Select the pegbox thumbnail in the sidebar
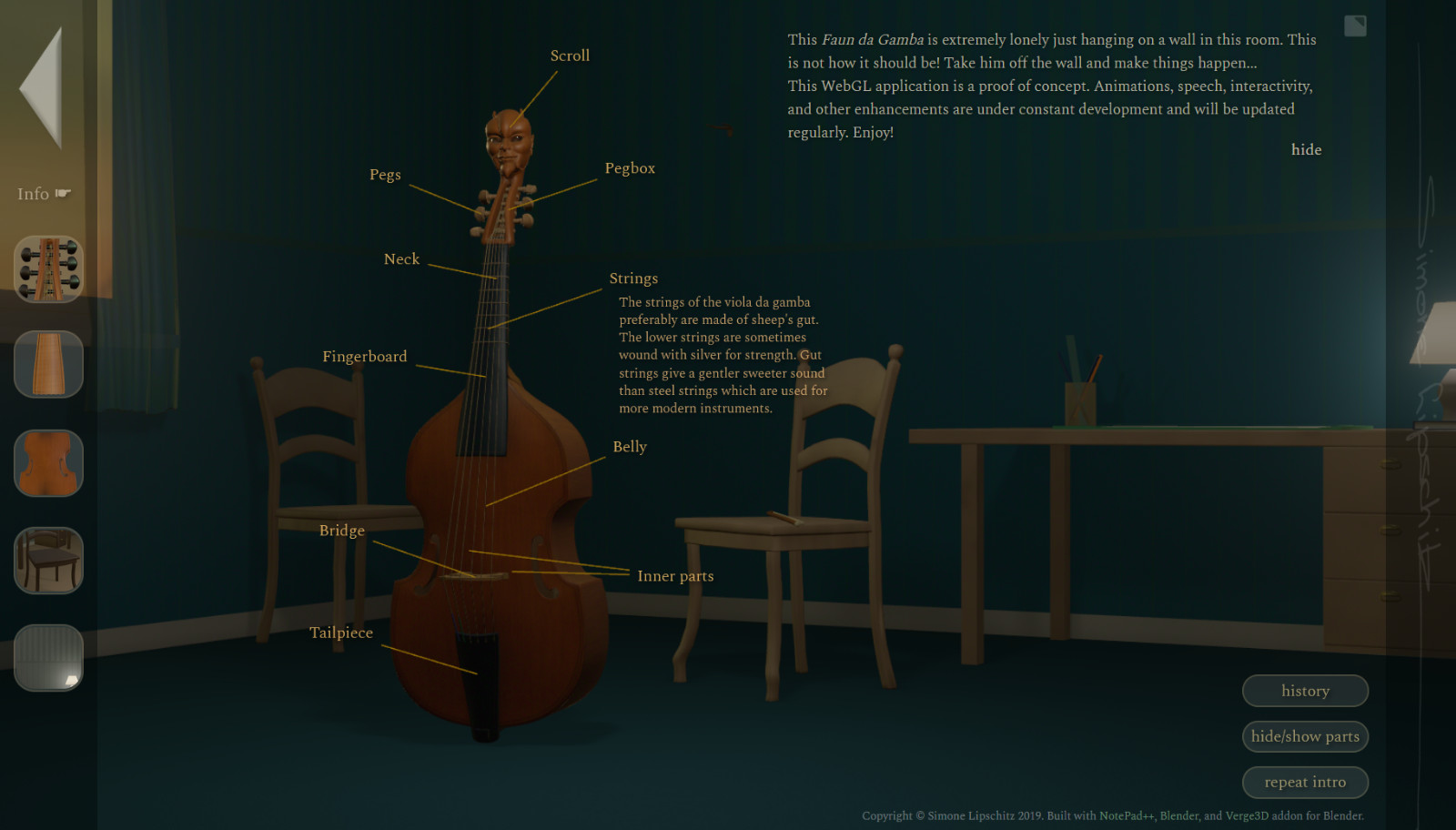1456x830 pixels. point(47,268)
